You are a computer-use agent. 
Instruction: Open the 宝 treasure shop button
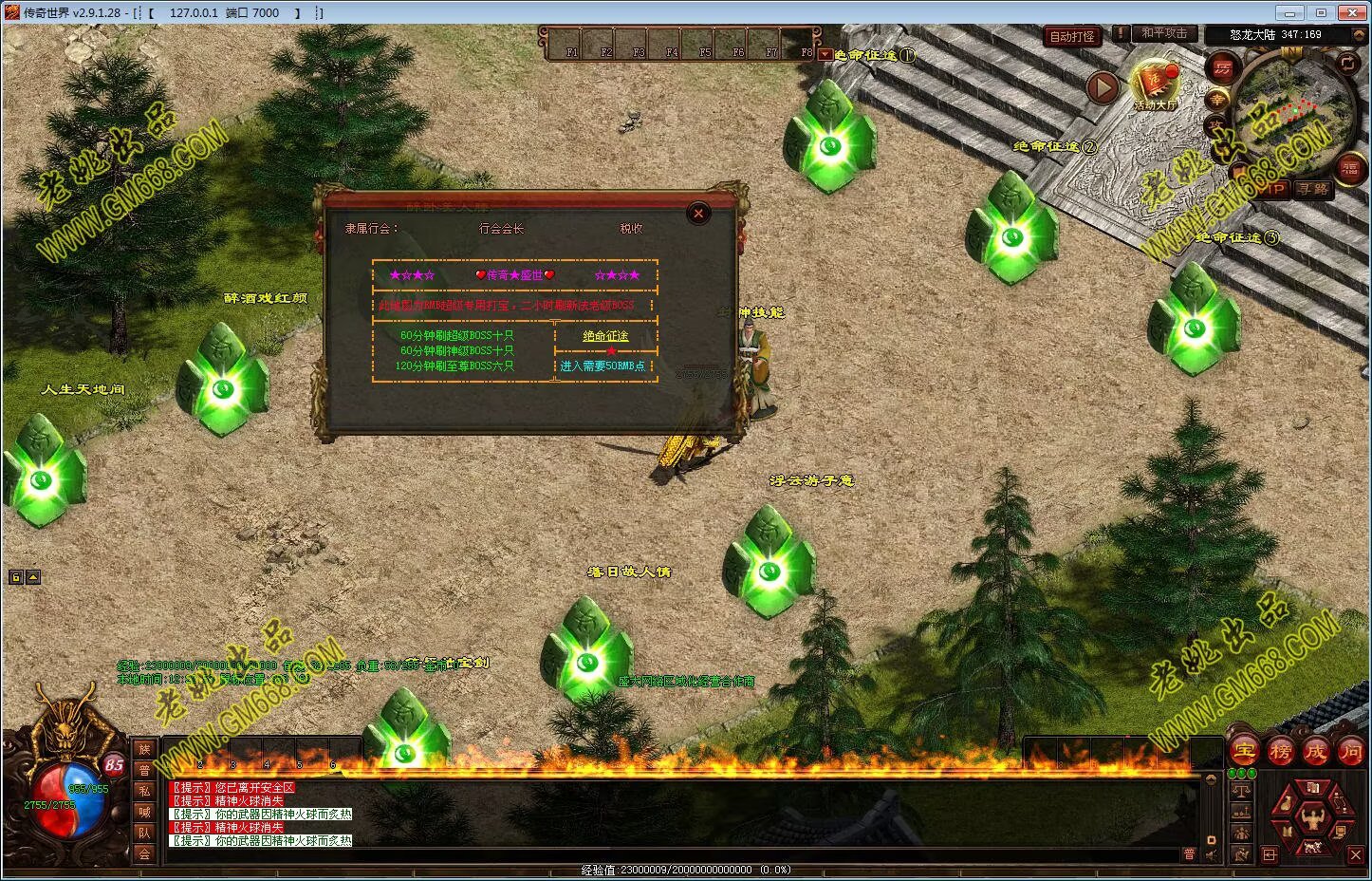(x=1244, y=752)
